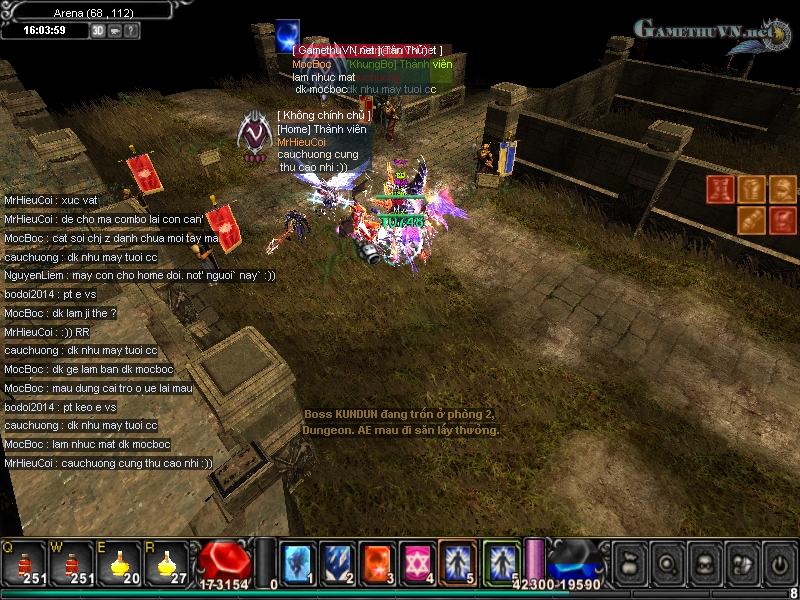Click the magnifier ring menu button
This screenshot has height=600, width=800.
click(x=666, y=563)
